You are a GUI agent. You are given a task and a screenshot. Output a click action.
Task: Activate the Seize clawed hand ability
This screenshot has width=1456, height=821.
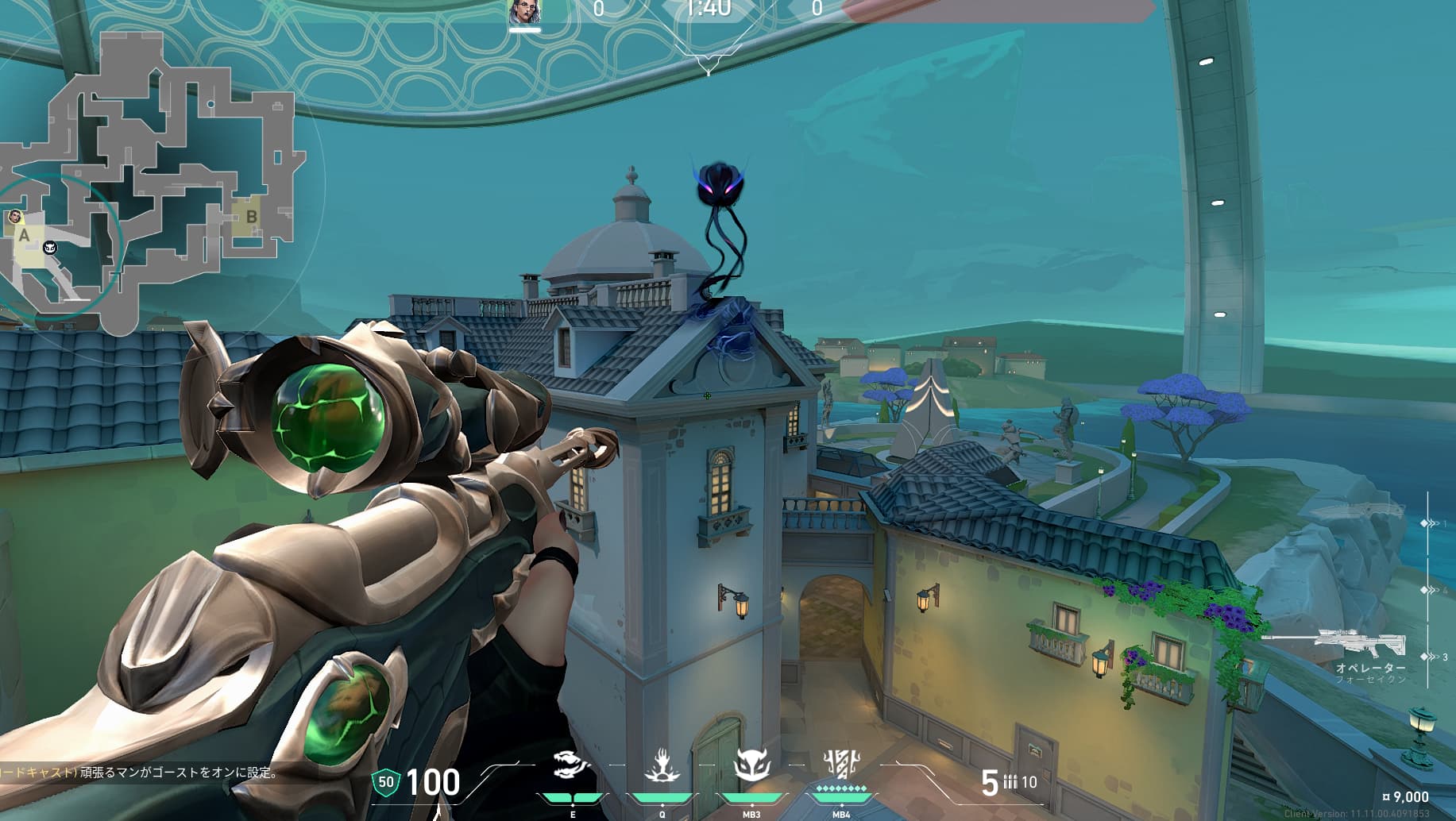coord(661,766)
